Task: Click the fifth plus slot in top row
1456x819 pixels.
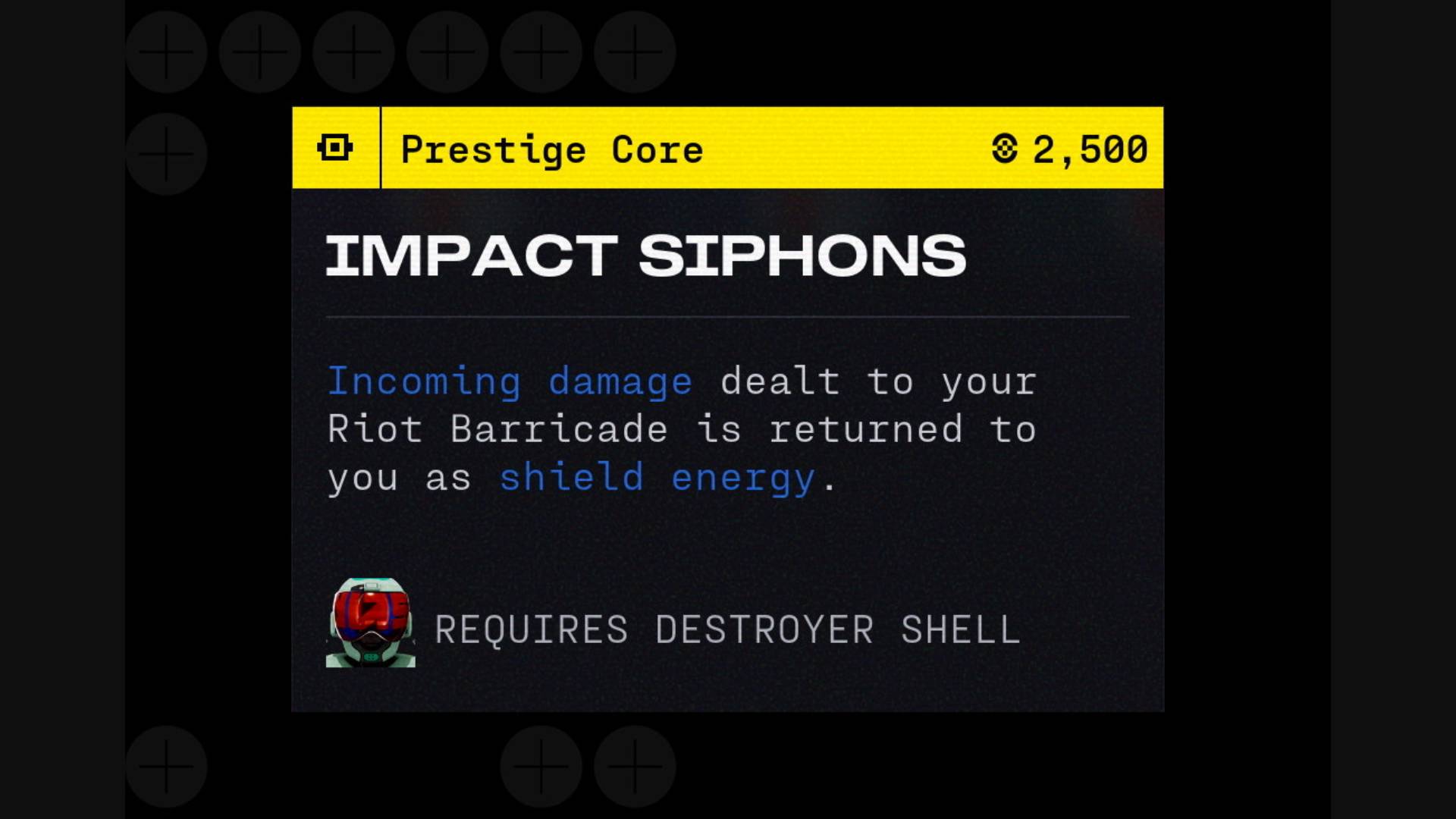Action: 540,52
